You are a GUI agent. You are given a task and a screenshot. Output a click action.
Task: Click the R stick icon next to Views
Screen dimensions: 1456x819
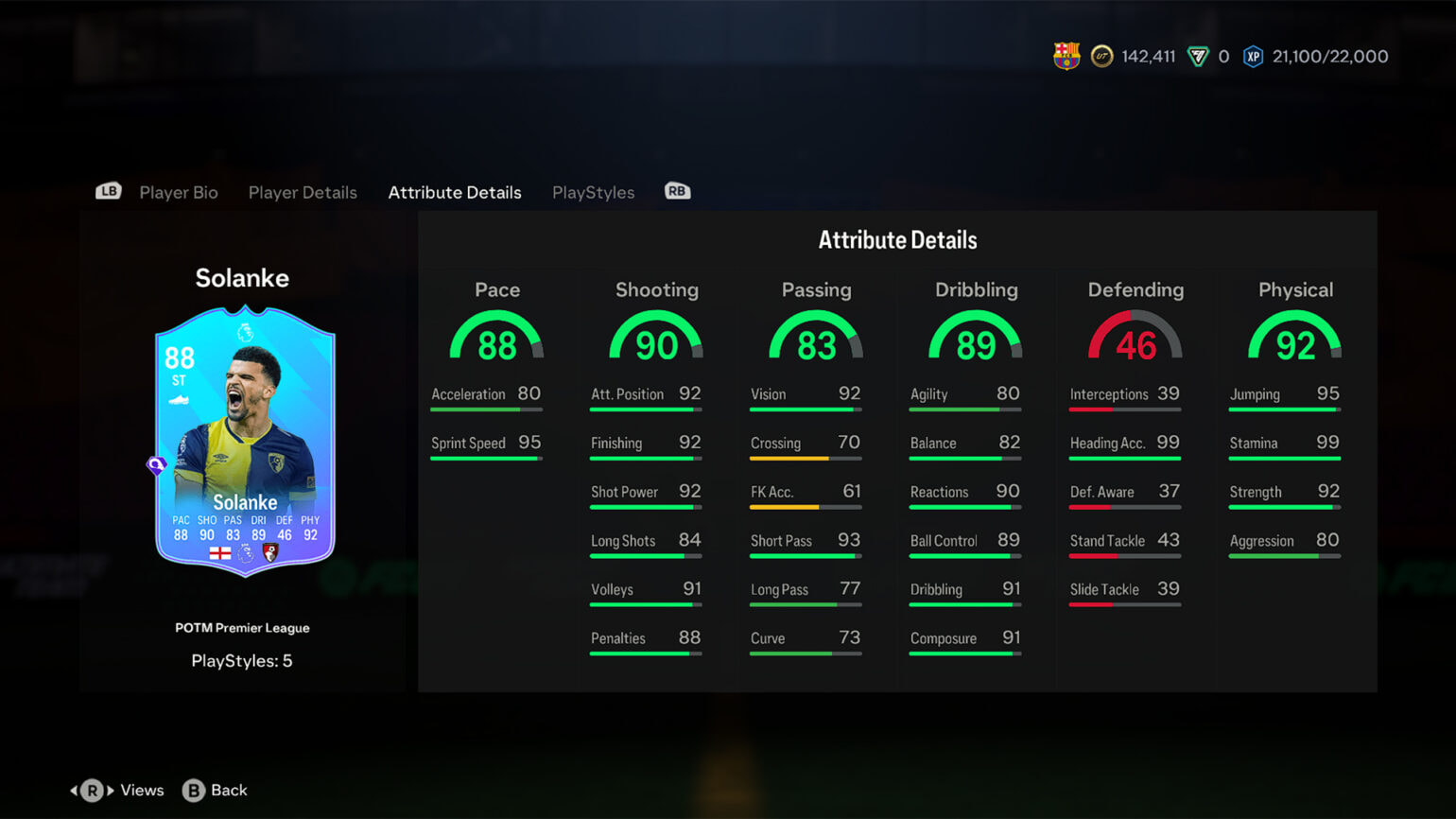coord(92,790)
